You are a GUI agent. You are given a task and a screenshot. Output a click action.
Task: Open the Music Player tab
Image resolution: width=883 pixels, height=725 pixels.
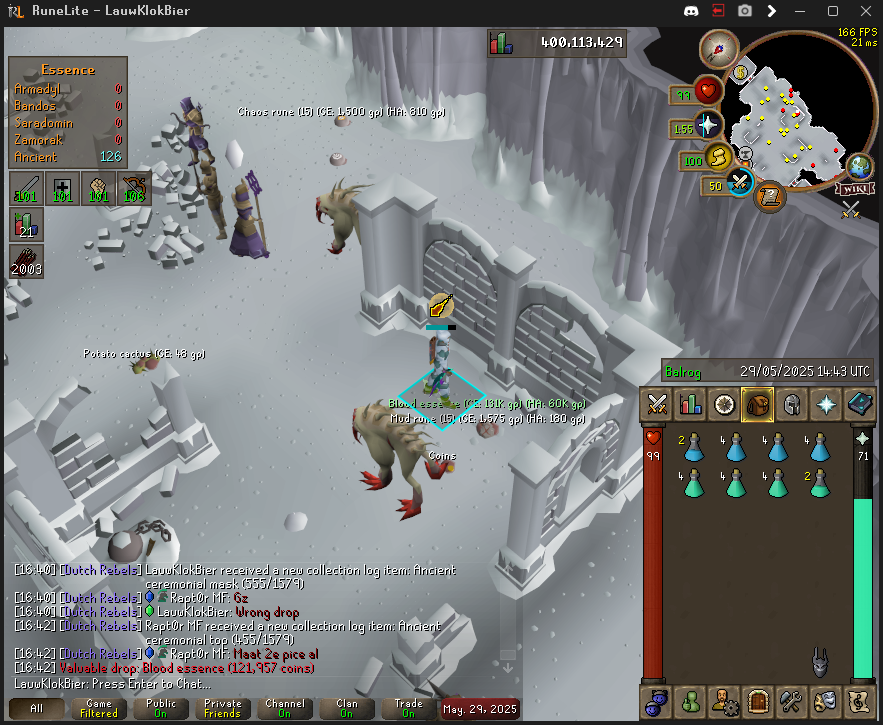click(857, 700)
